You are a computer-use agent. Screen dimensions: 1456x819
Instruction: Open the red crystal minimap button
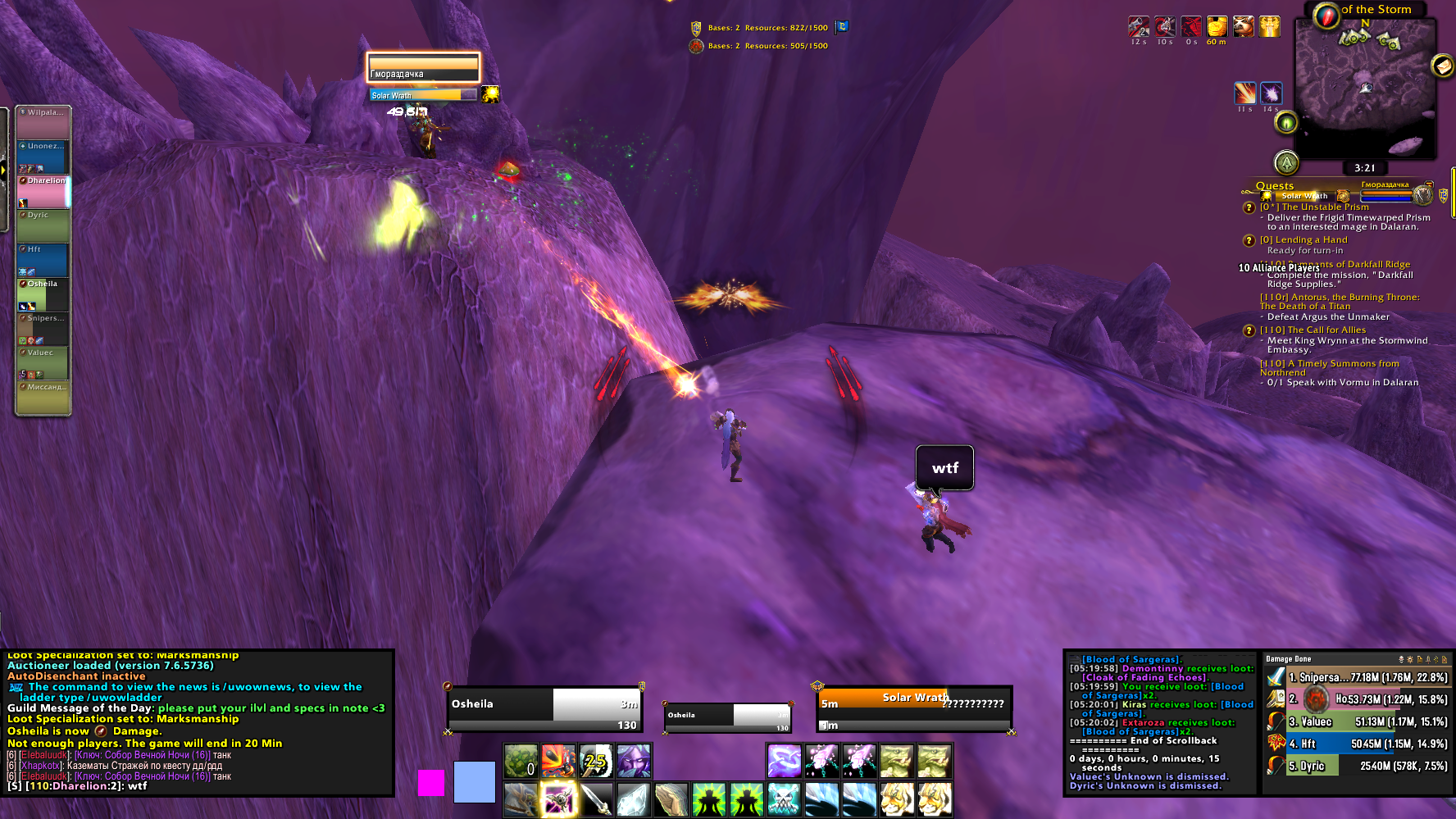tap(1326, 16)
